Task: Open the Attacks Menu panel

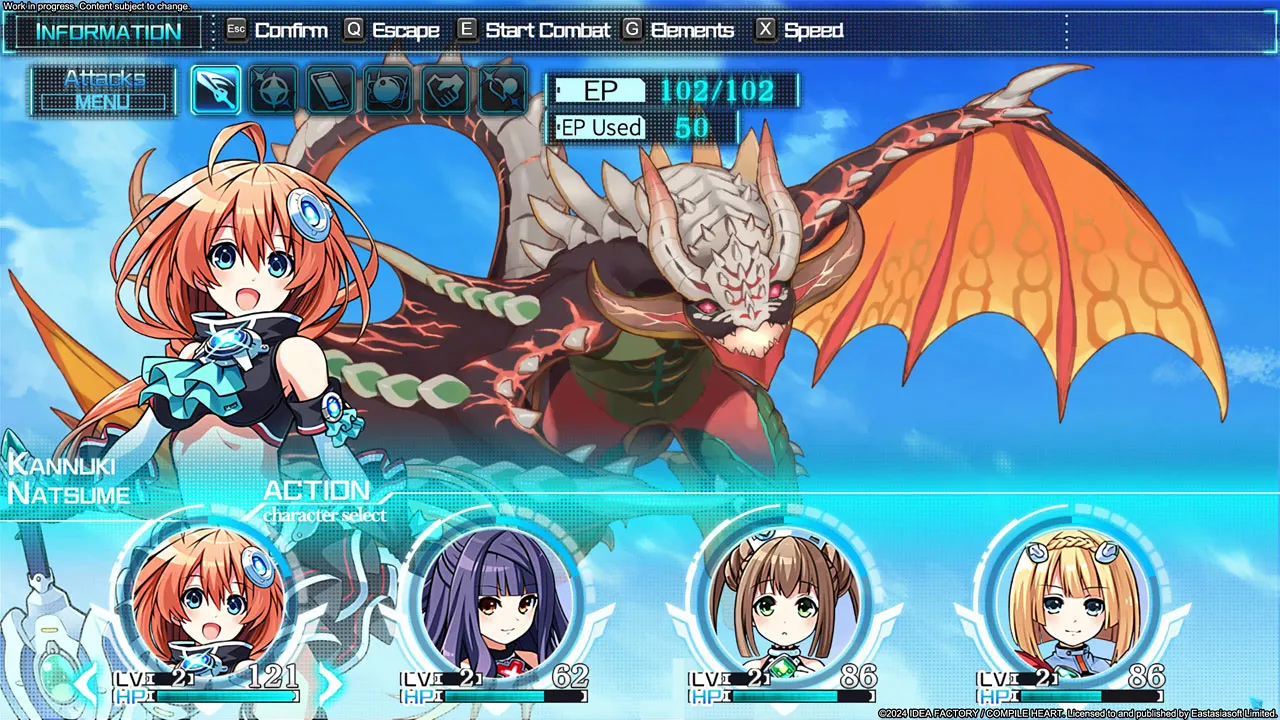Action: 104,91
